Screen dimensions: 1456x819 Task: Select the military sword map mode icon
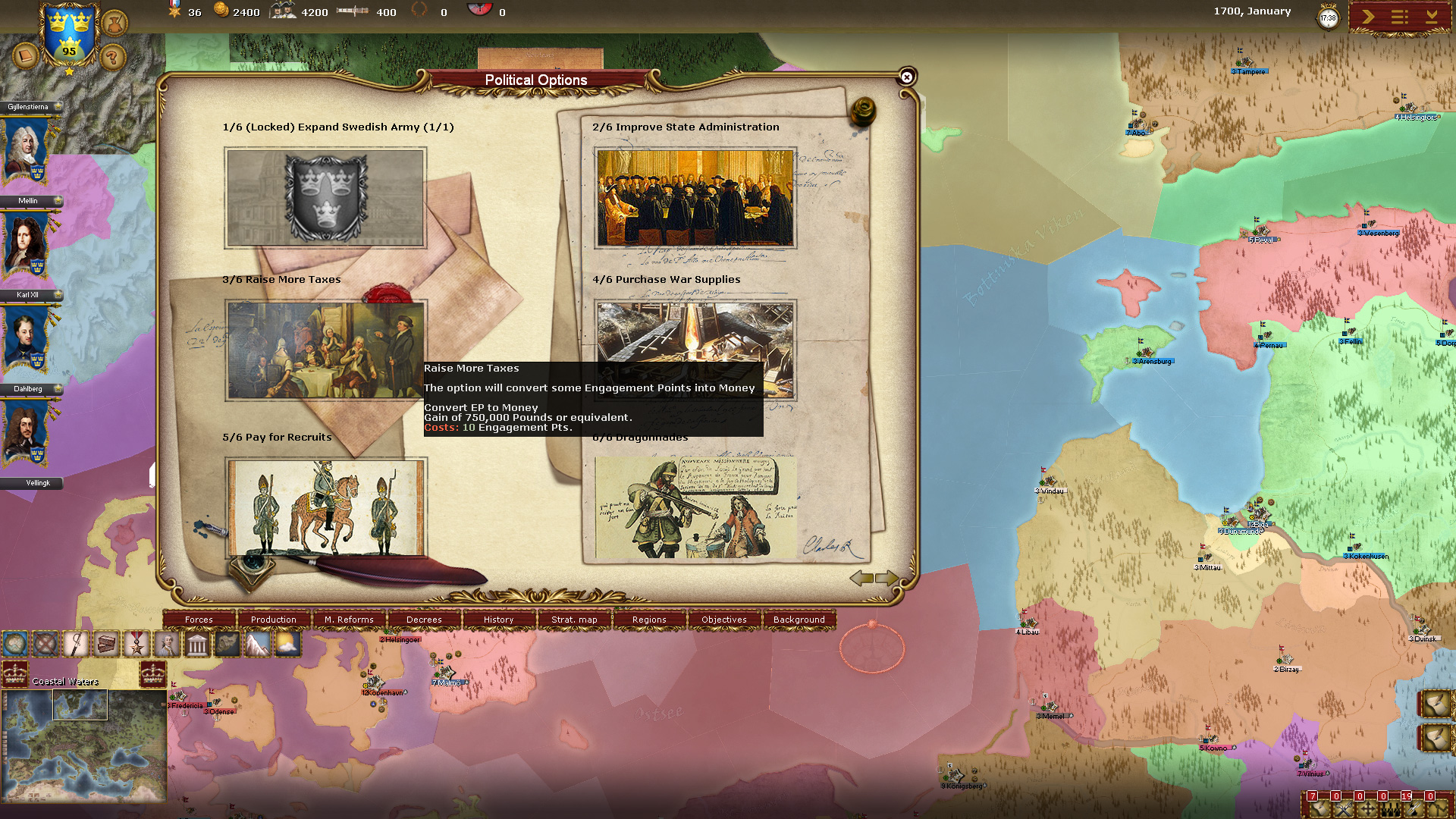pyautogui.click(x=74, y=645)
